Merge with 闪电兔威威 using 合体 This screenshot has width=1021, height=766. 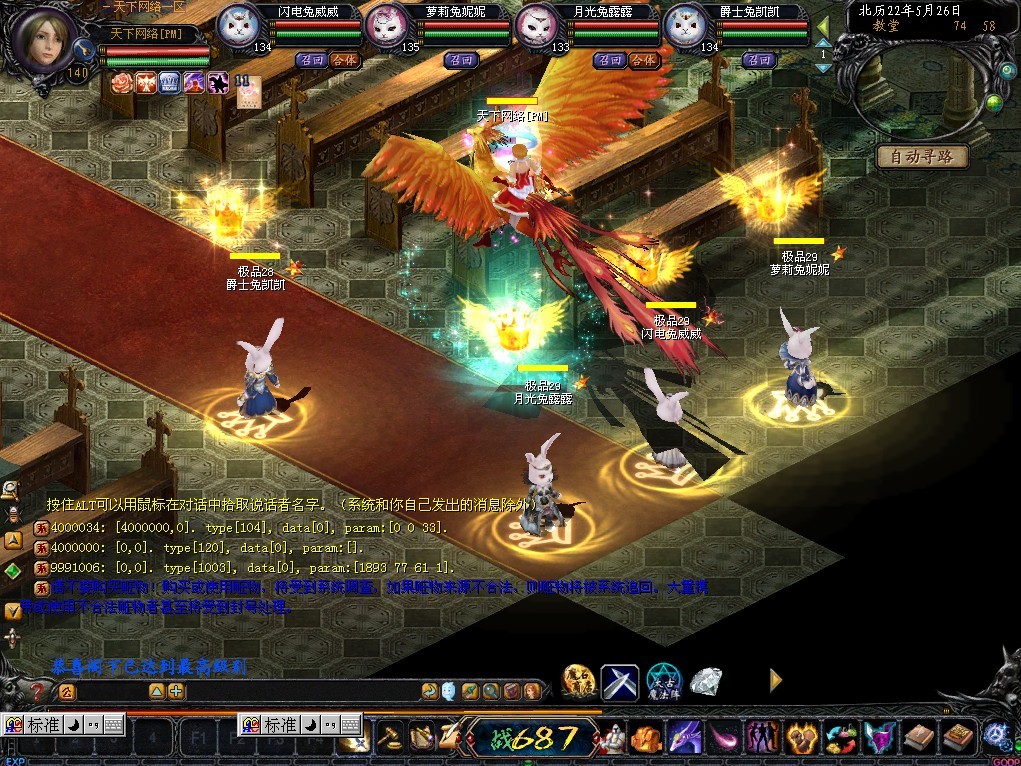click(344, 60)
